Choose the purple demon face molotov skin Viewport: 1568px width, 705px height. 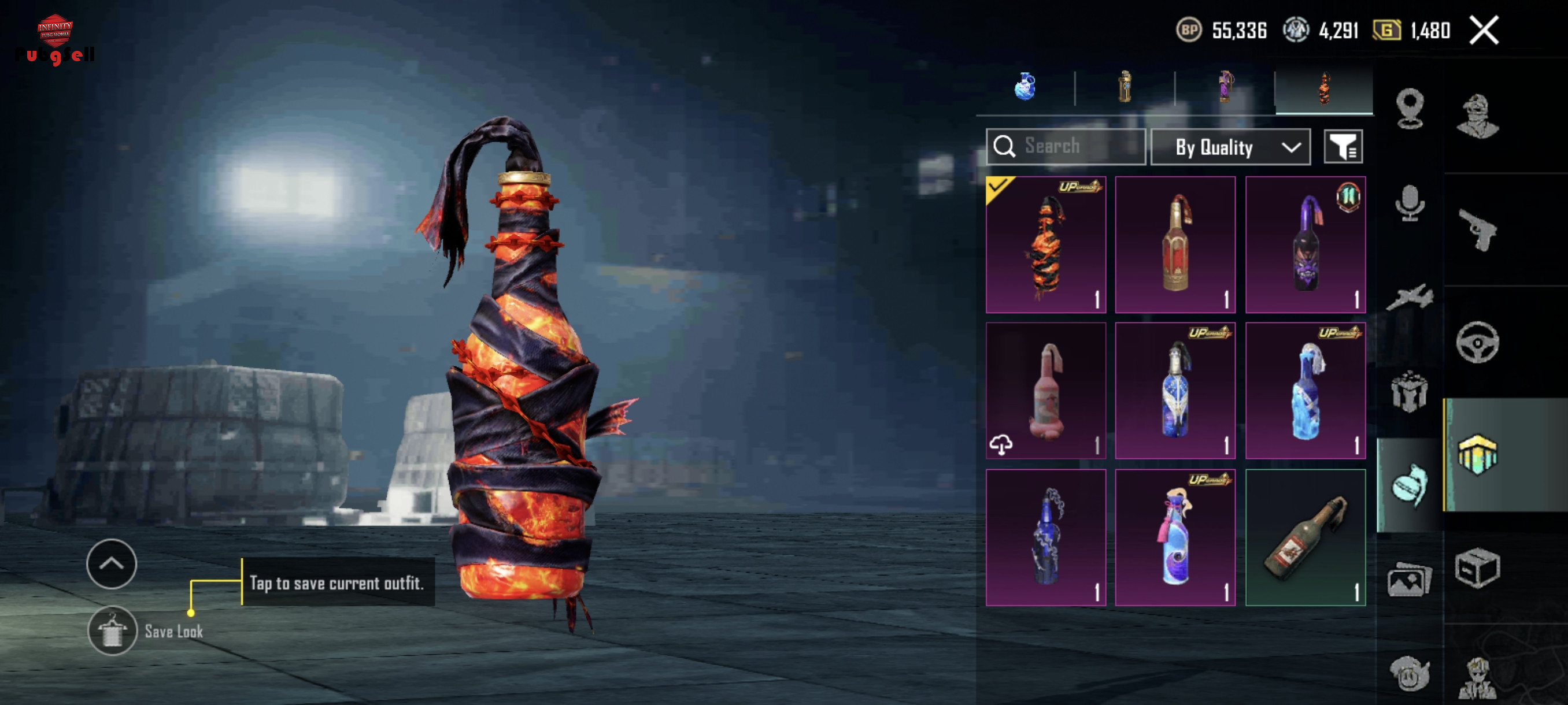[x=1305, y=244]
